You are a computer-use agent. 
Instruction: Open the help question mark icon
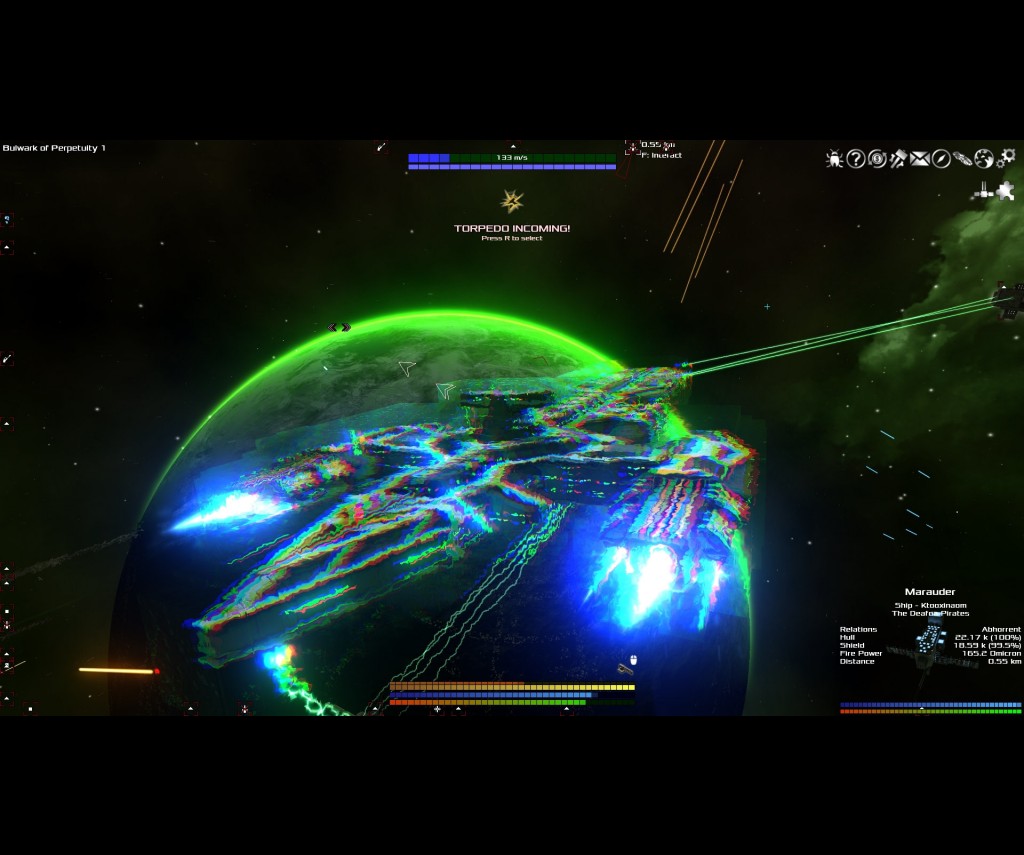click(856, 159)
